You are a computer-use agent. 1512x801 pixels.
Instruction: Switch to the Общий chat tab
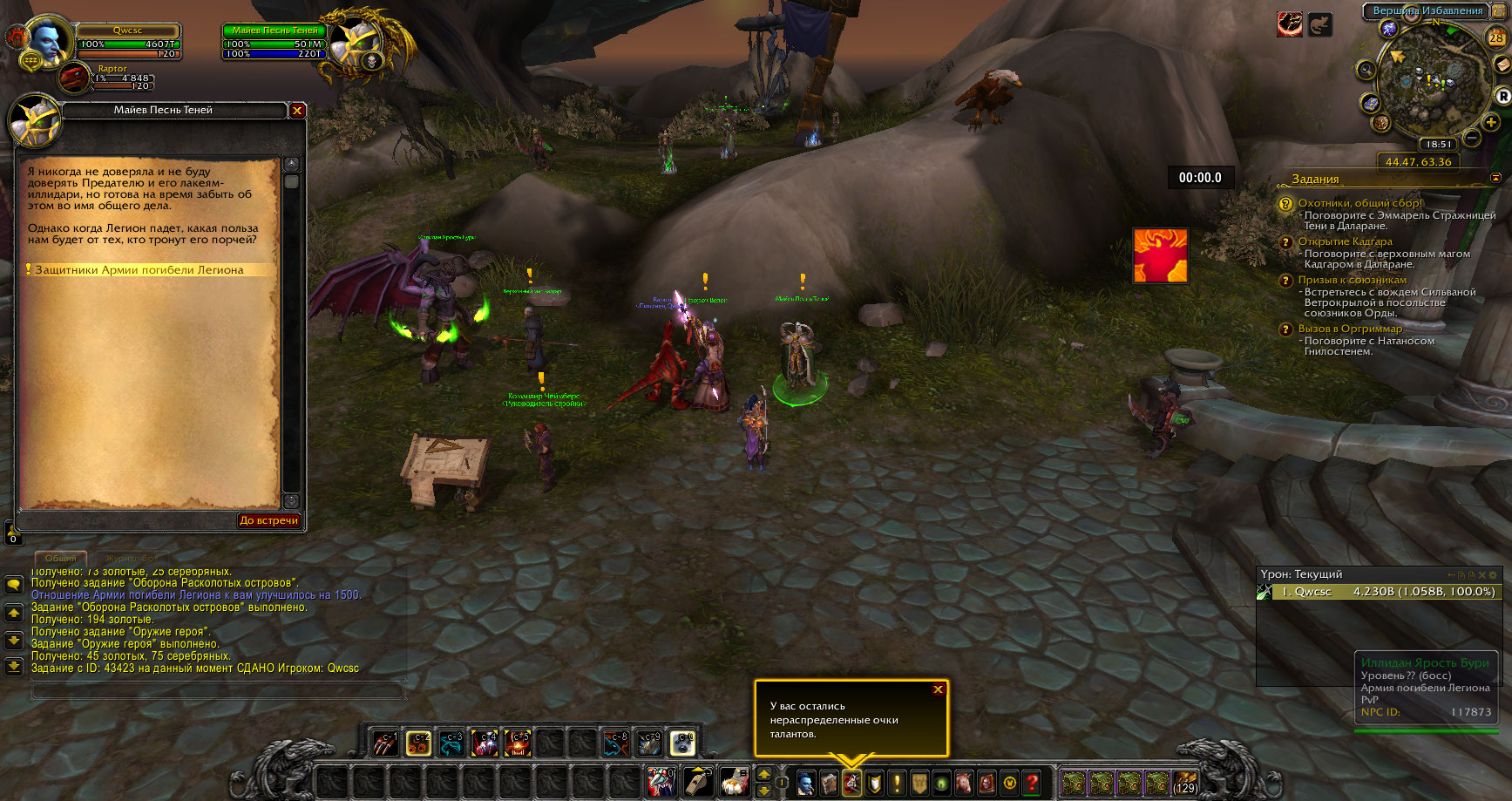click(61, 558)
